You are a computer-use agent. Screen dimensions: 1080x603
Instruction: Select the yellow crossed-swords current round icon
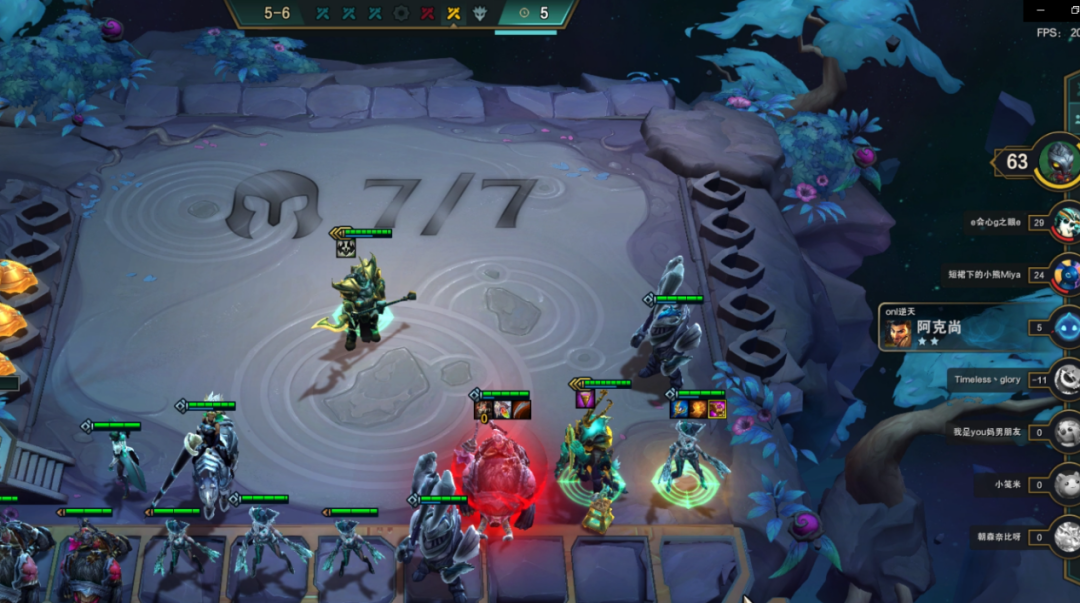(x=453, y=13)
